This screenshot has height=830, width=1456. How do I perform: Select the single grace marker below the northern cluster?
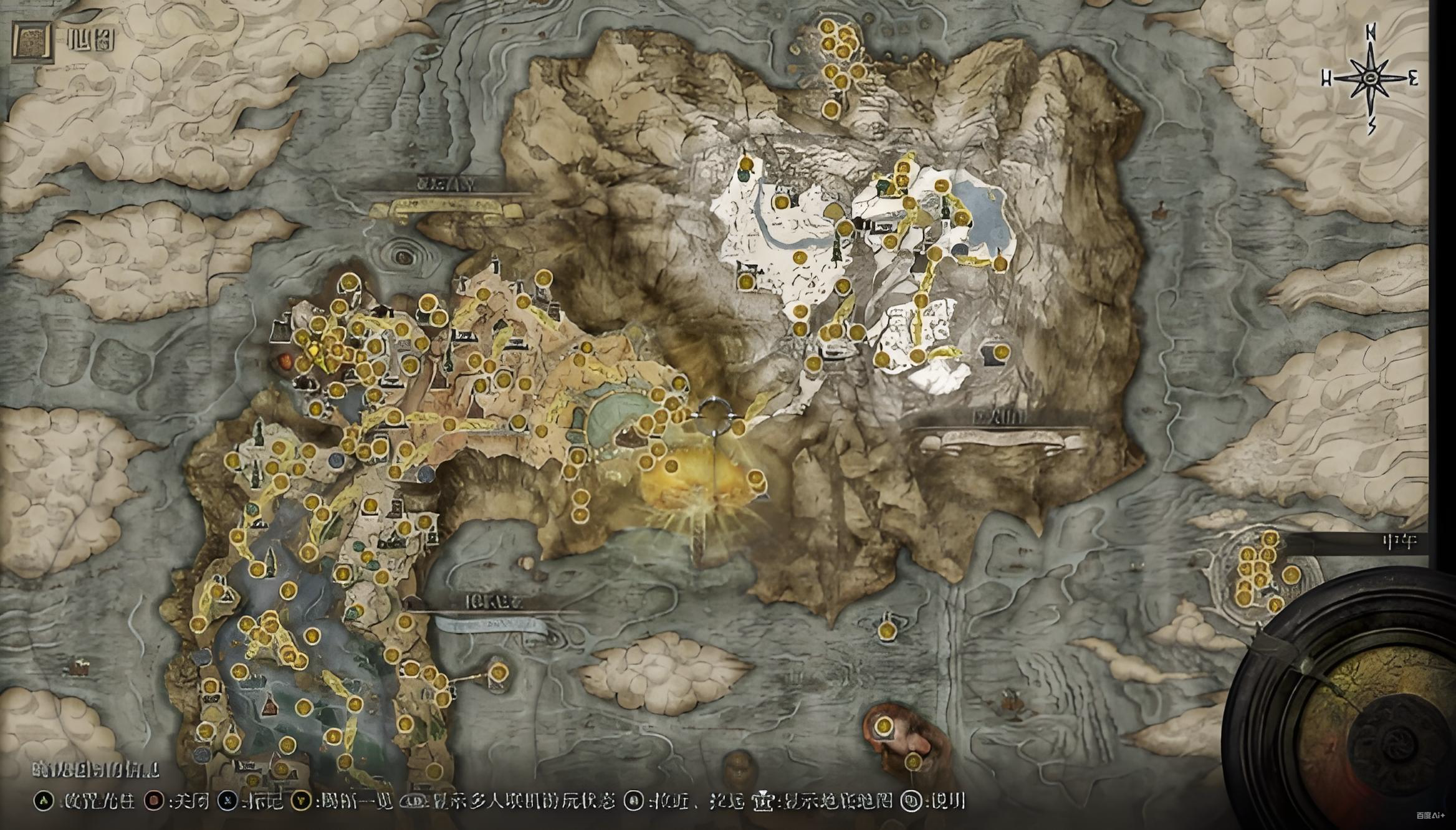831,110
